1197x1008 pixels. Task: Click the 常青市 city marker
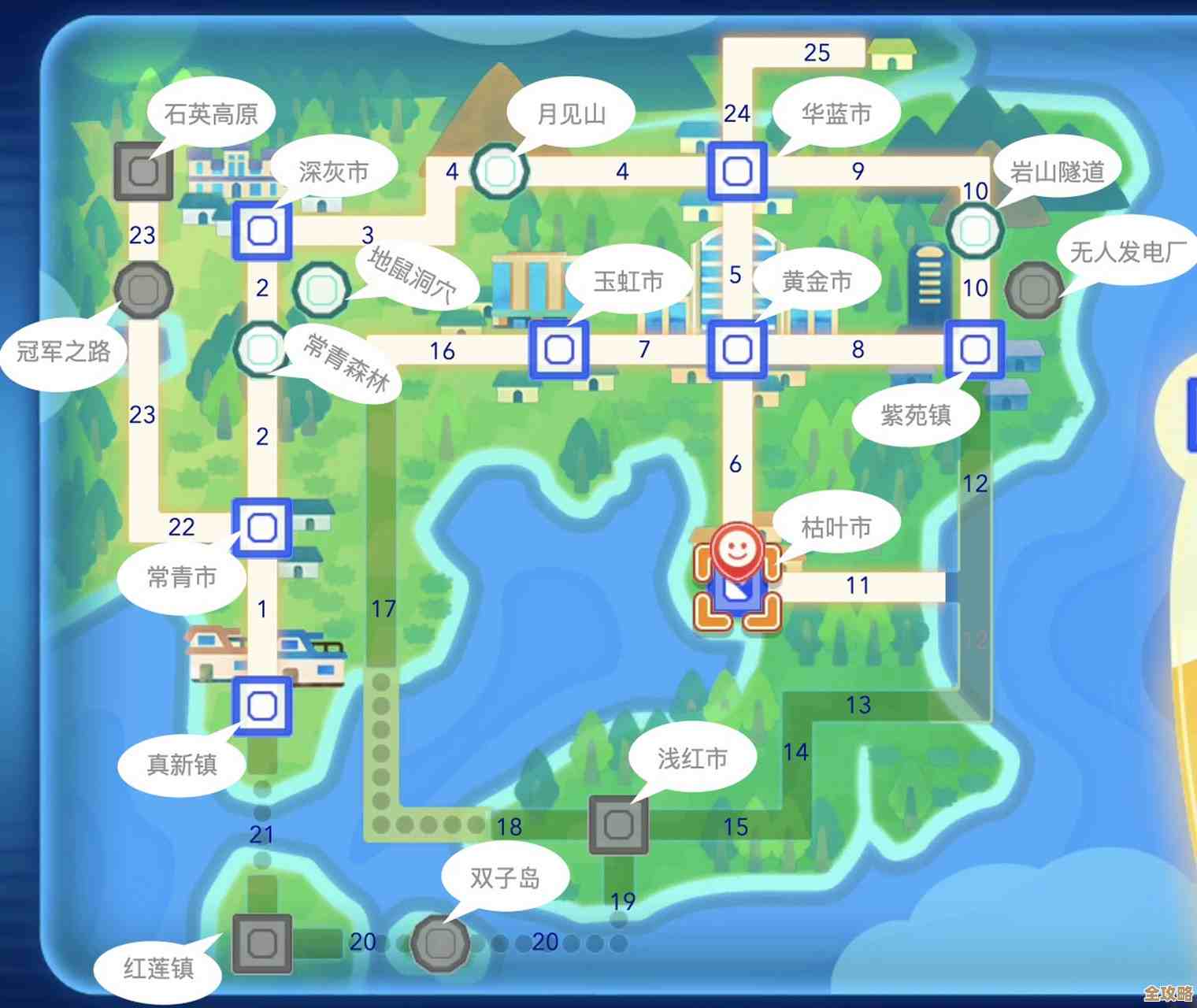click(x=263, y=528)
